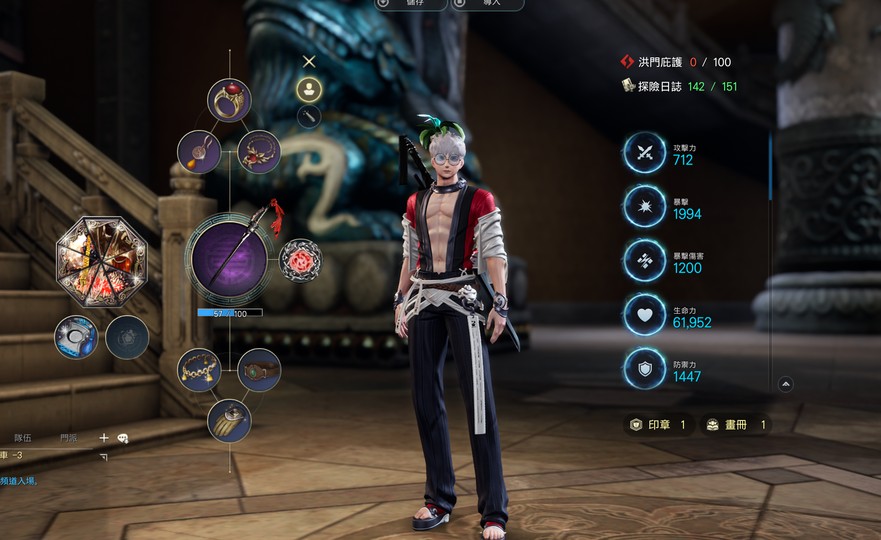Switch to the character portrait tab
The height and width of the screenshot is (540, 881).
[309, 89]
